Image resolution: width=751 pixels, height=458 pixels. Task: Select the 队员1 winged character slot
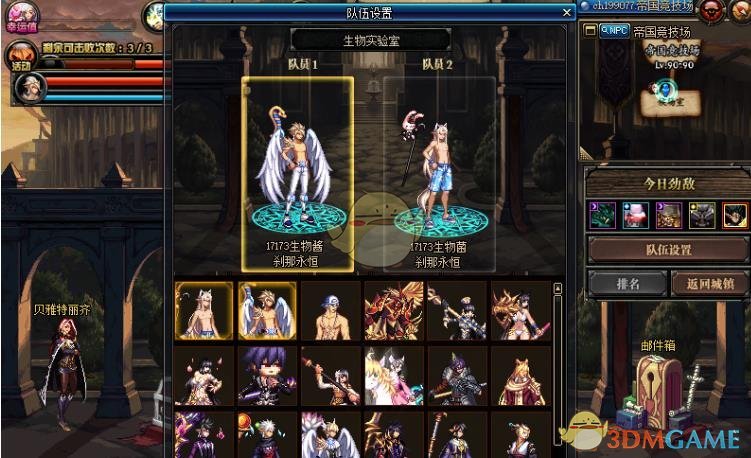(x=295, y=172)
